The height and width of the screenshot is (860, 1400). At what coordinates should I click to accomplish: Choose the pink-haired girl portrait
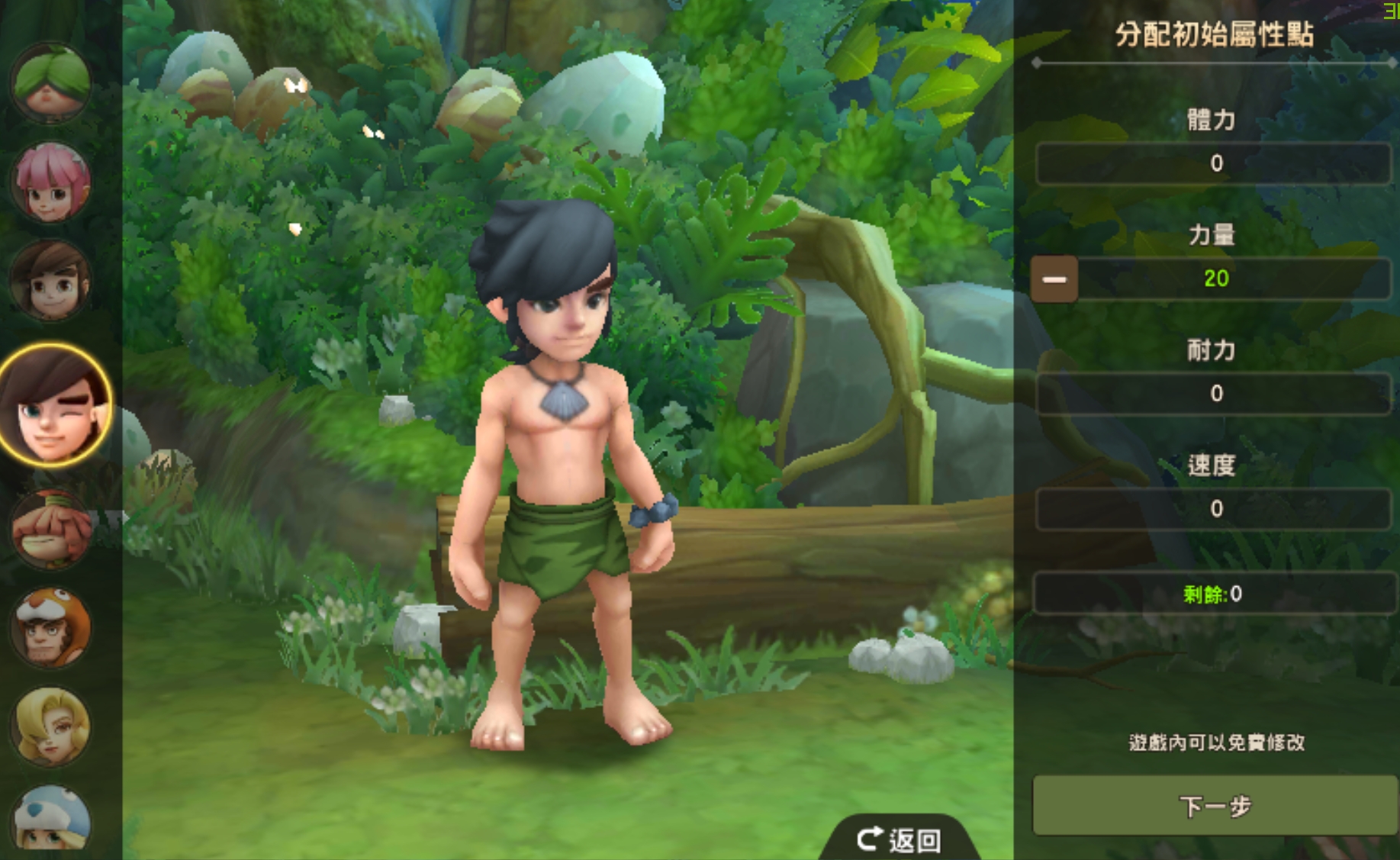(x=50, y=183)
